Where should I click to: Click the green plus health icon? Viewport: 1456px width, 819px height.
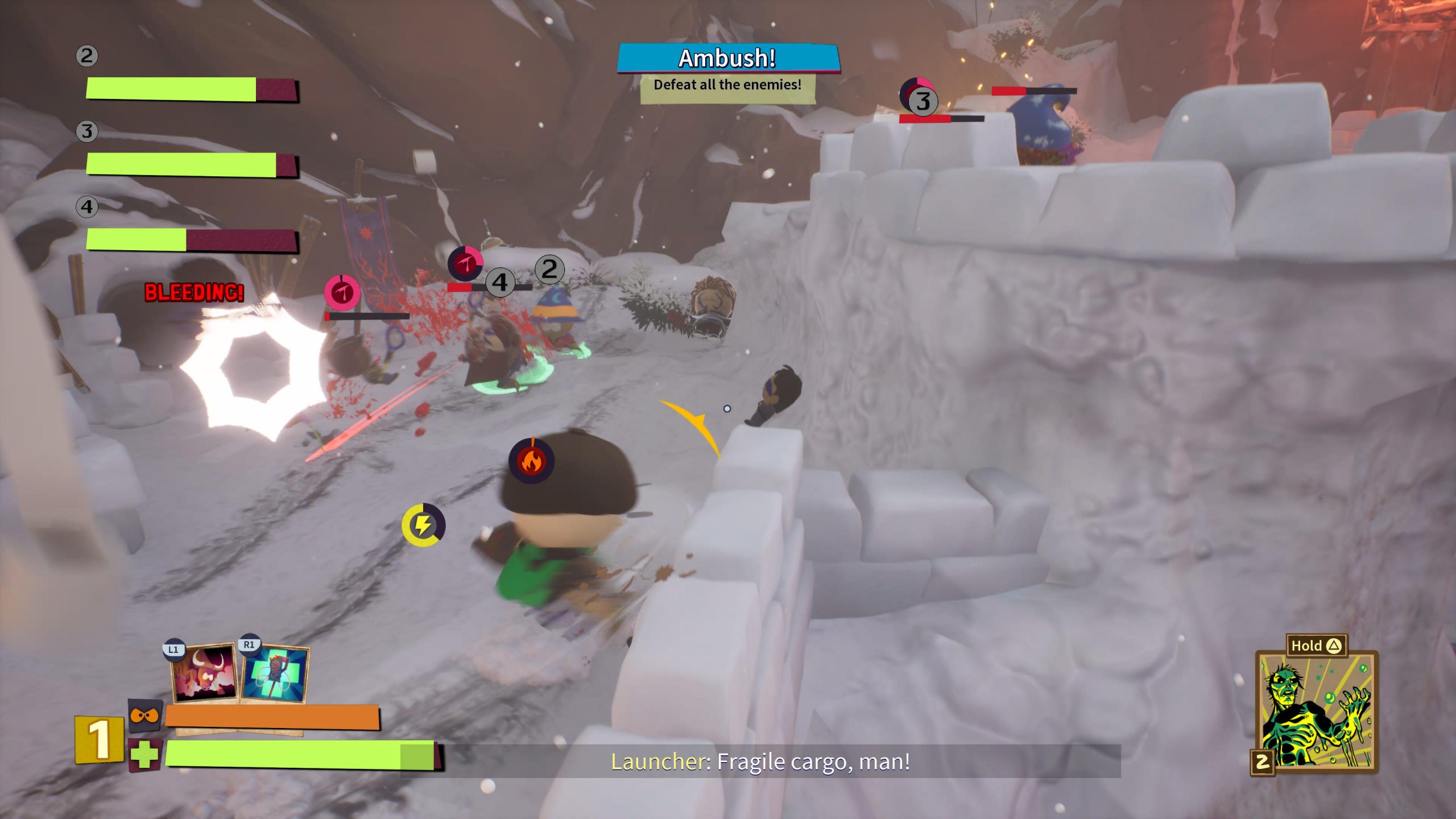pos(144,755)
